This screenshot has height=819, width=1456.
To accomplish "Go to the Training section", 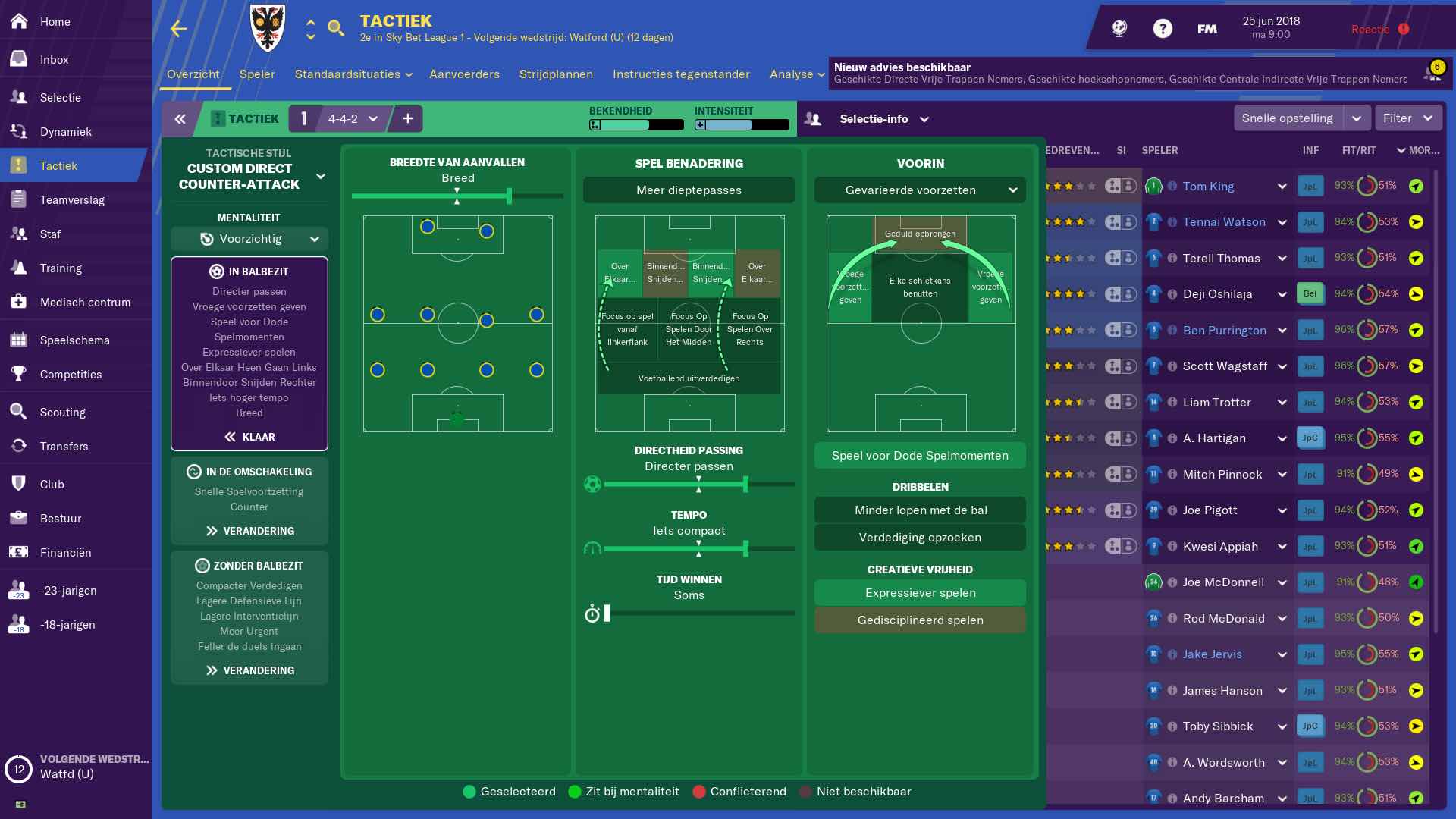I will [61, 268].
